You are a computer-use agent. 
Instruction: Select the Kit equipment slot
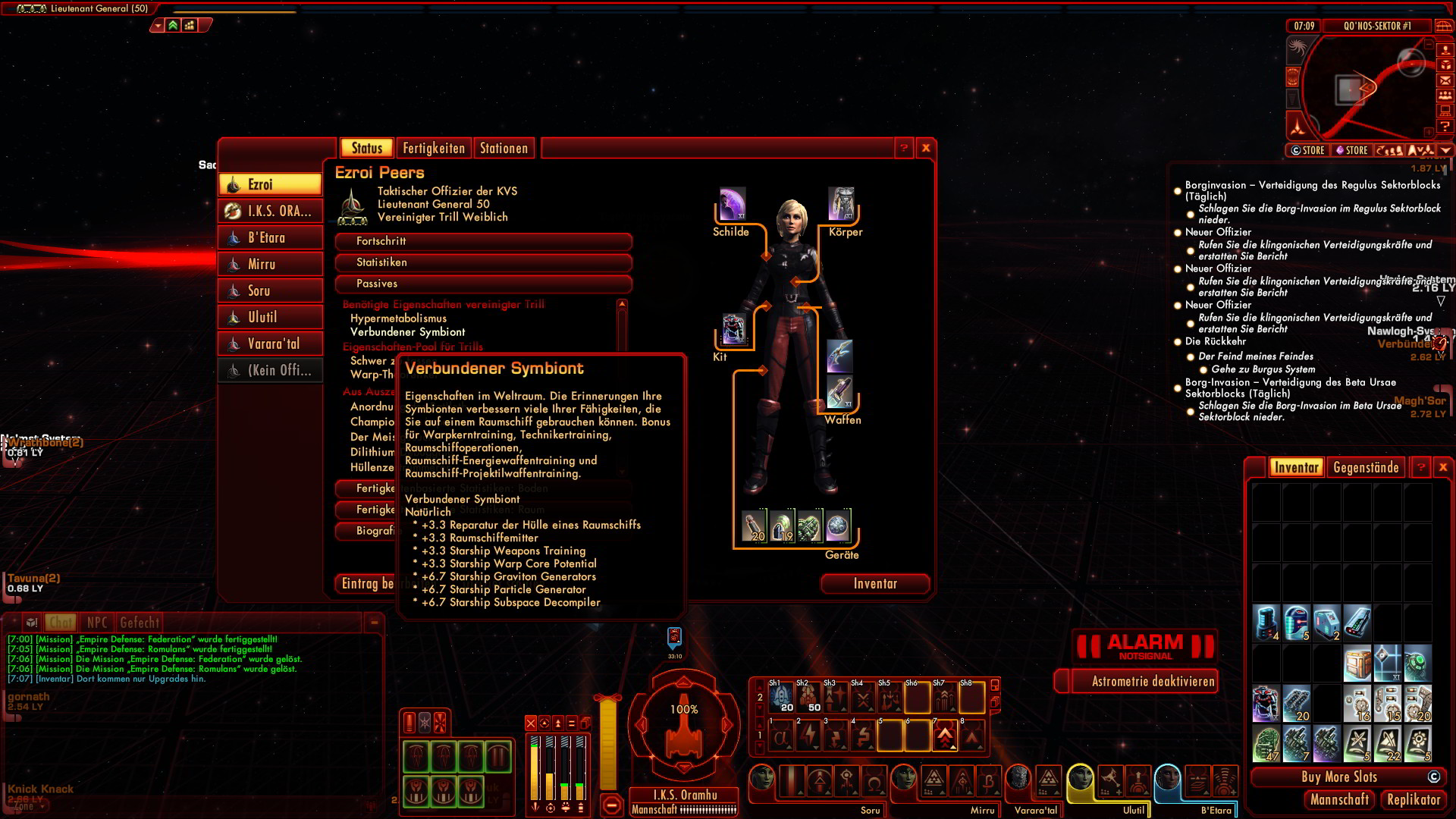click(x=733, y=331)
